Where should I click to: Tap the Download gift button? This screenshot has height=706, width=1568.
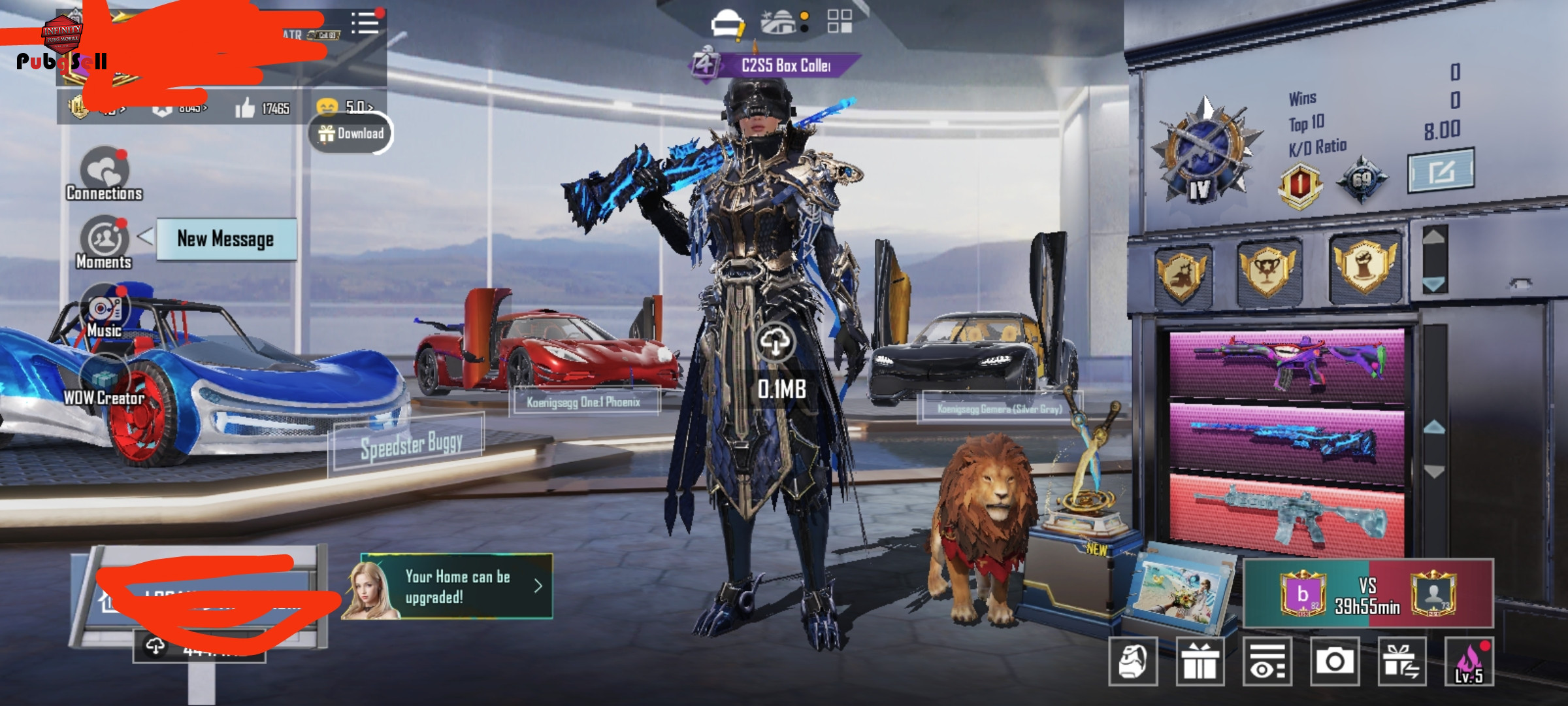(351, 133)
